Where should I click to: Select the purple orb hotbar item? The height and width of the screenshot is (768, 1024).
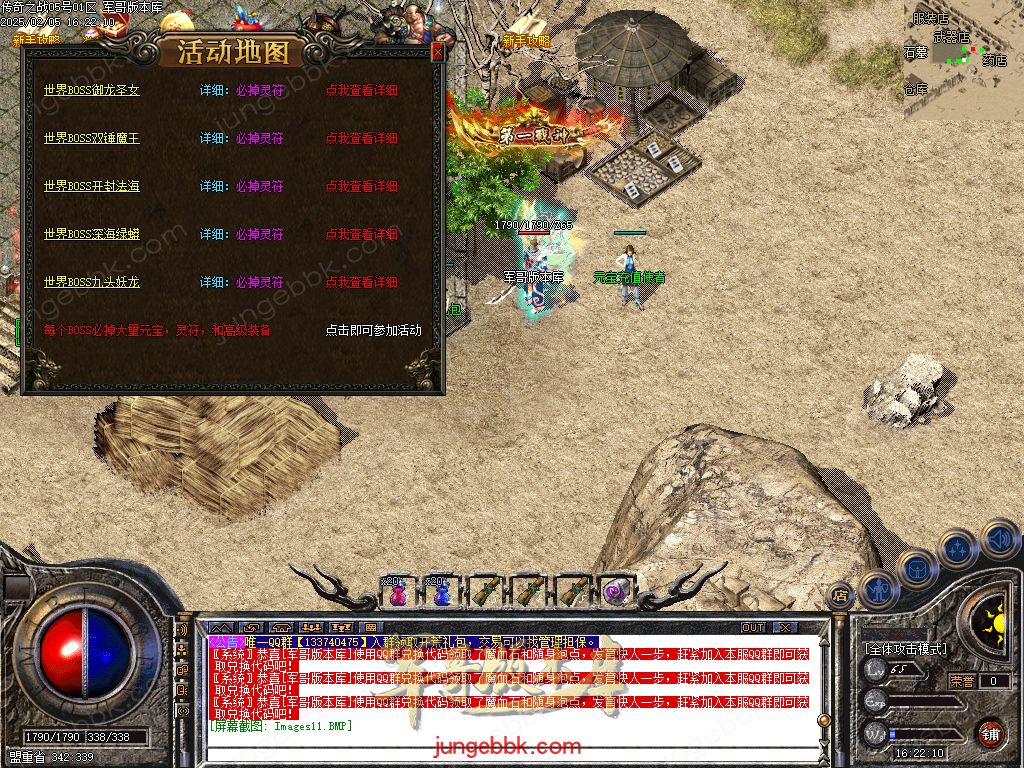[613, 592]
